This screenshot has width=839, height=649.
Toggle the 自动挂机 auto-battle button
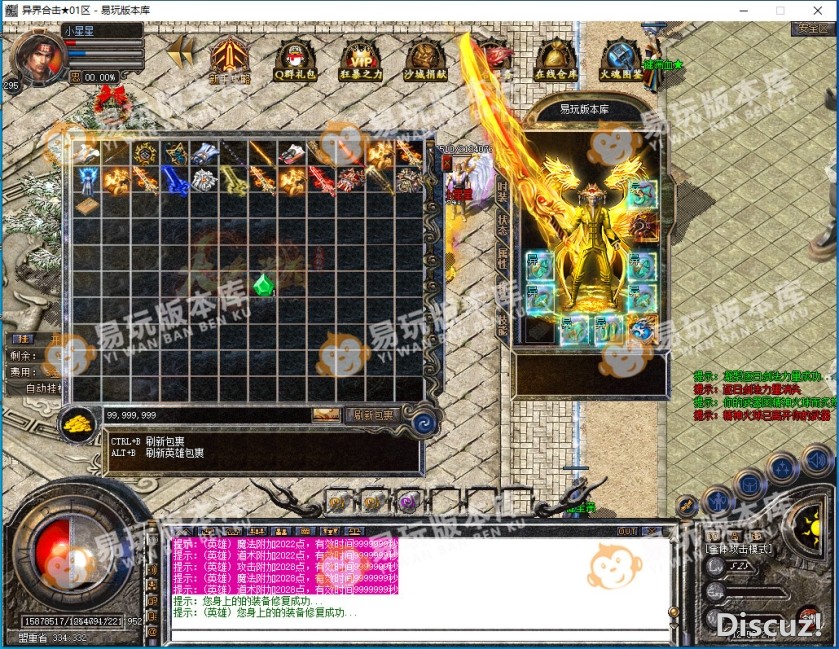(45, 388)
